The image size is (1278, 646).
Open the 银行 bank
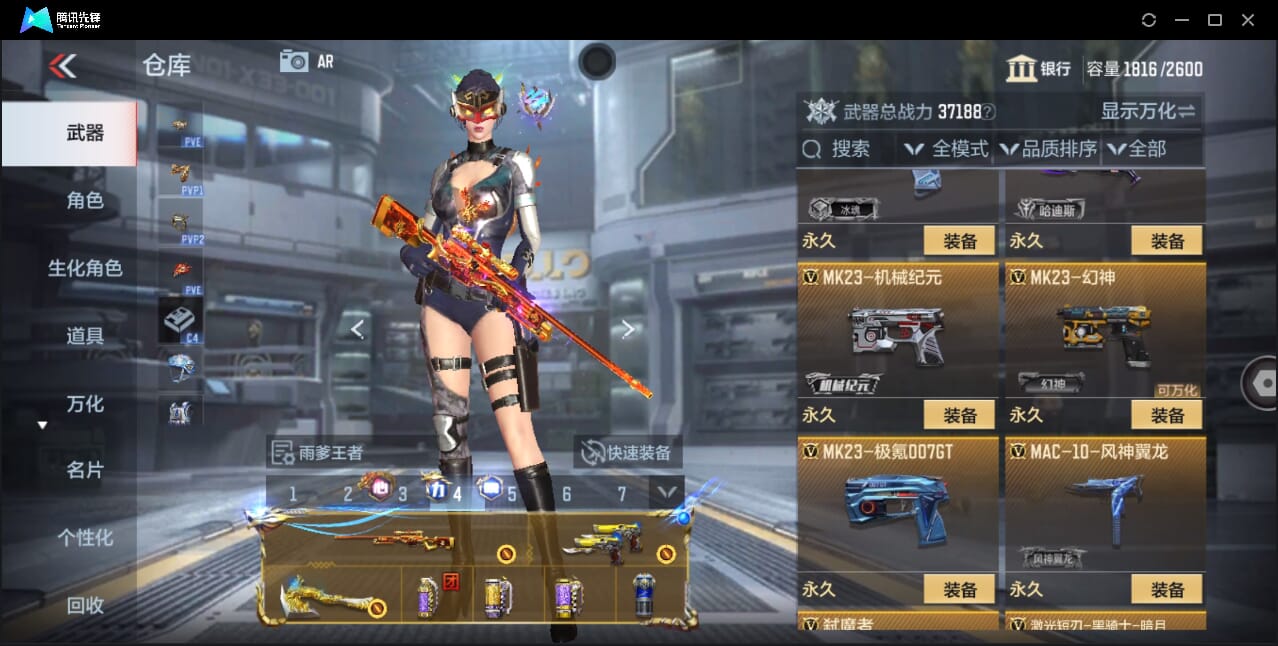(x=1038, y=69)
